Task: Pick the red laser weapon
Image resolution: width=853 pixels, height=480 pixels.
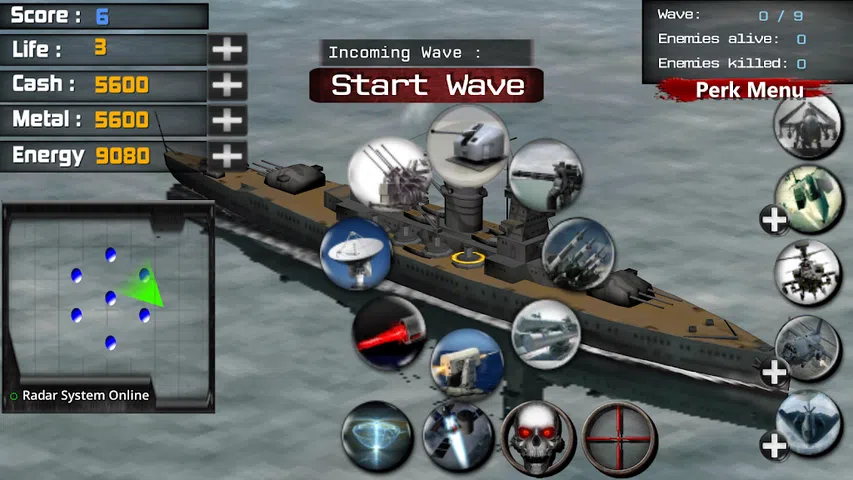Action: point(389,332)
